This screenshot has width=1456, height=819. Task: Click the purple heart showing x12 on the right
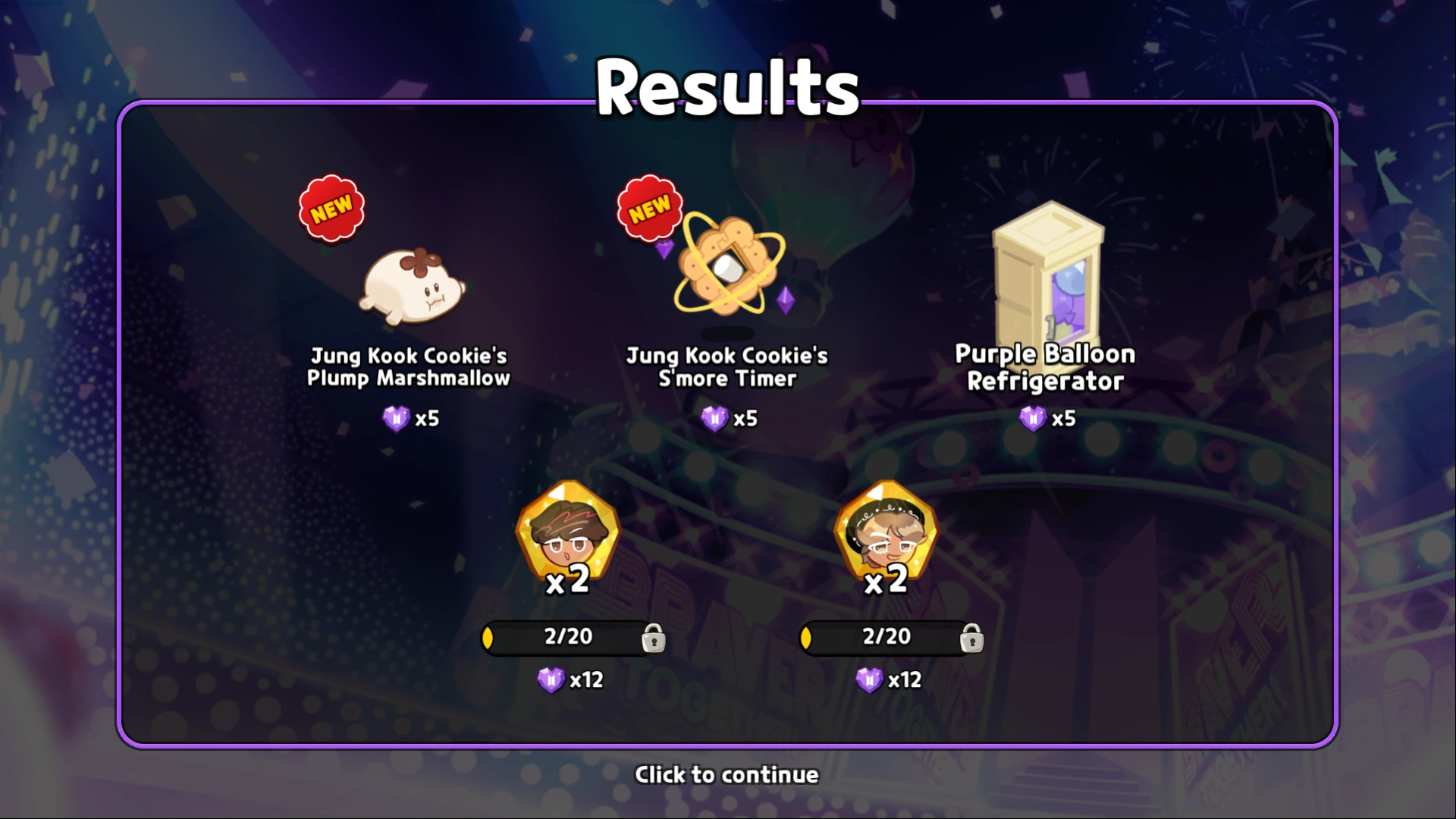tap(868, 680)
